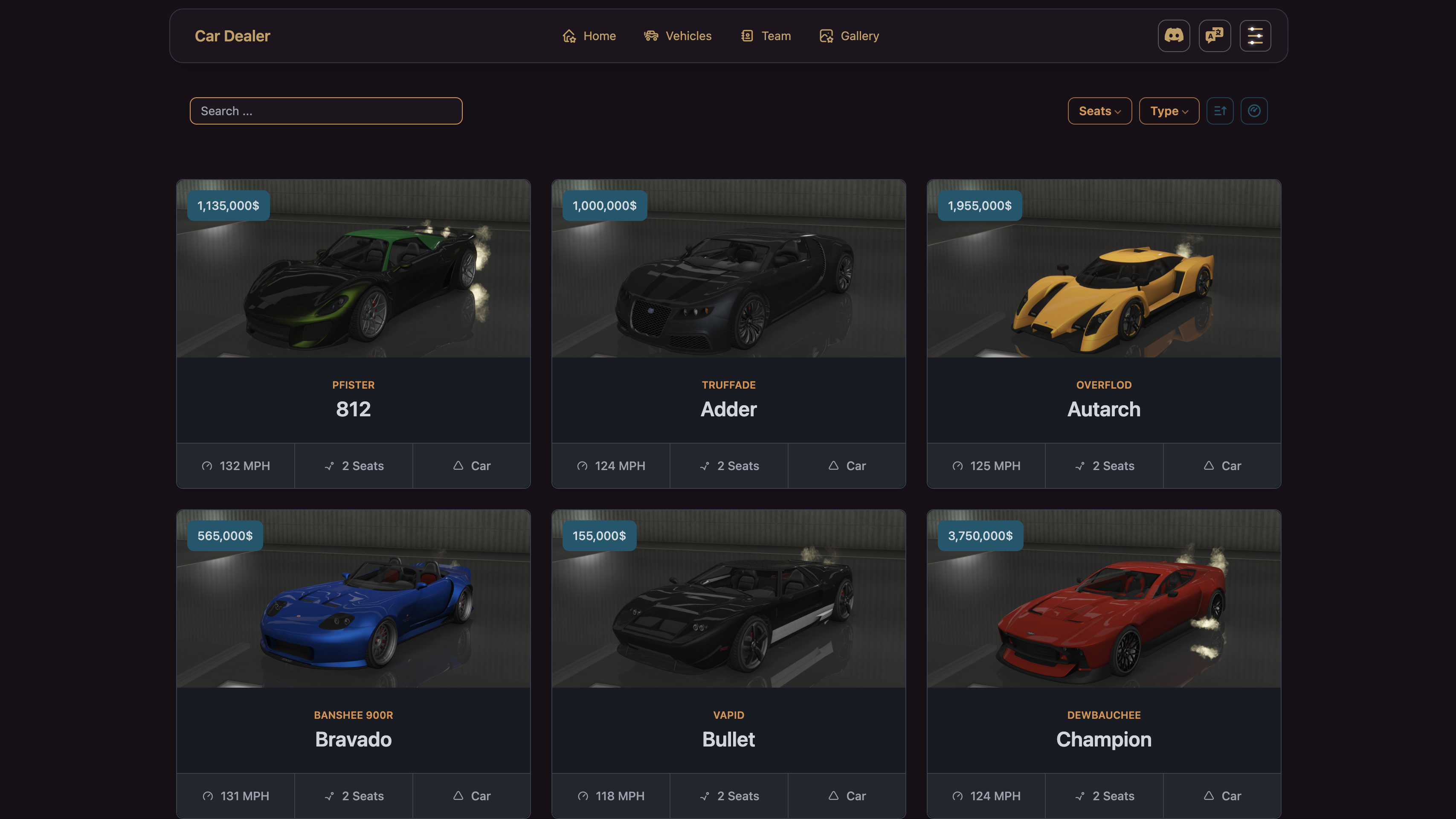This screenshot has width=1456, height=819.
Task: Expand the Type filter dropdown
Action: [x=1169, y=111]
